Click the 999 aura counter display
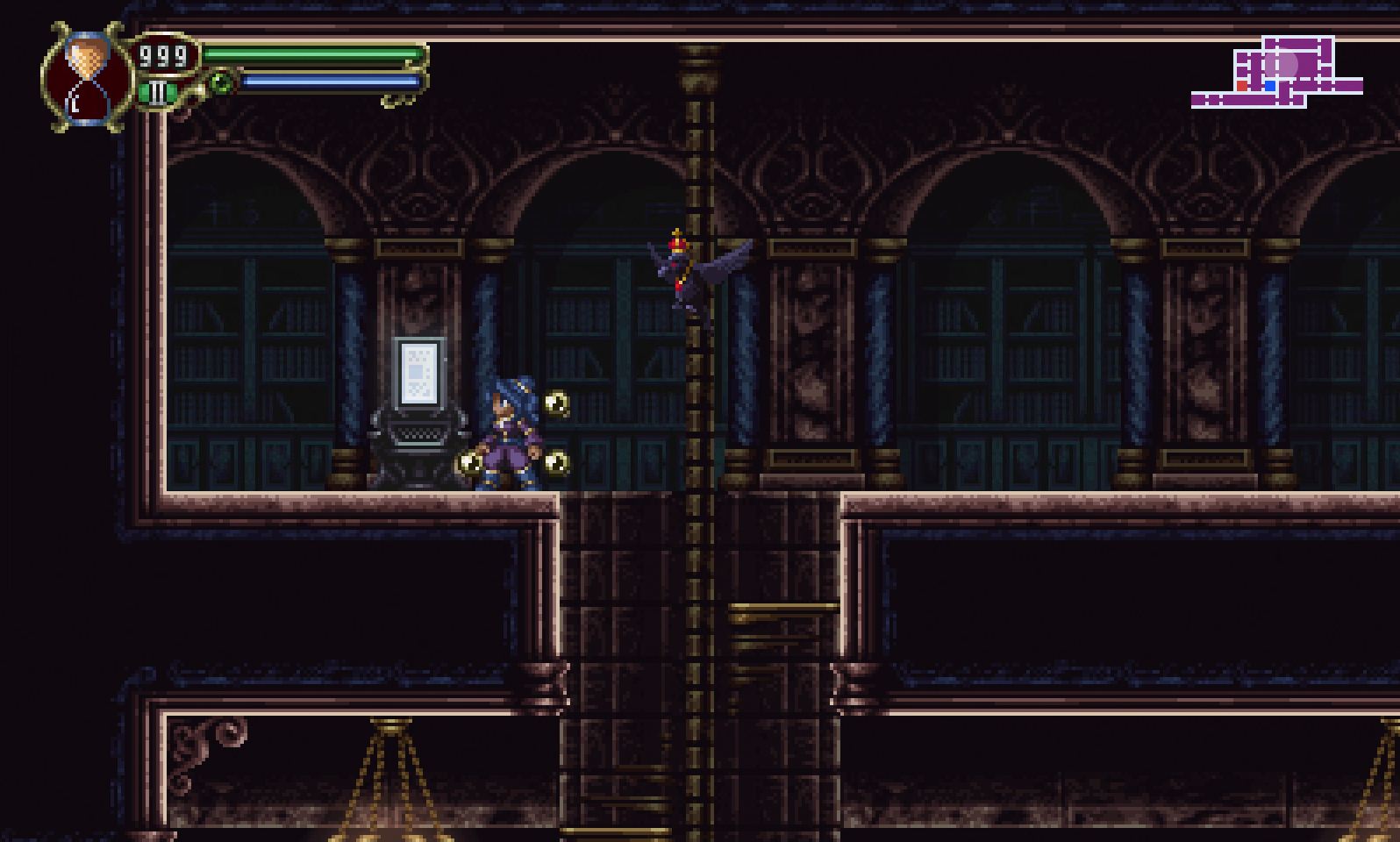The image size is (1400, 842). coord(161,56)
